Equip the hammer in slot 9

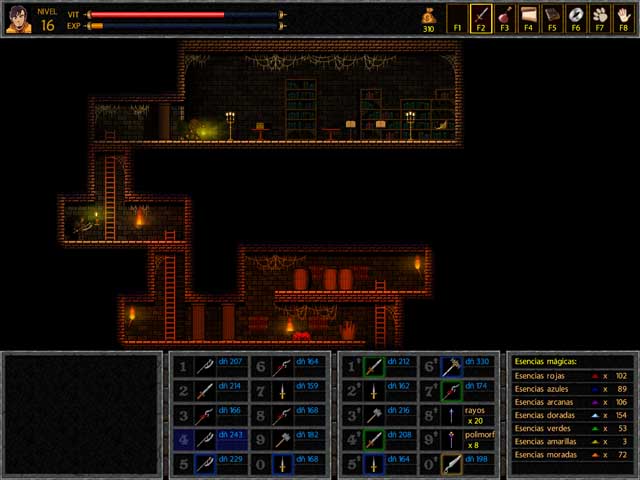pos(283,440)
